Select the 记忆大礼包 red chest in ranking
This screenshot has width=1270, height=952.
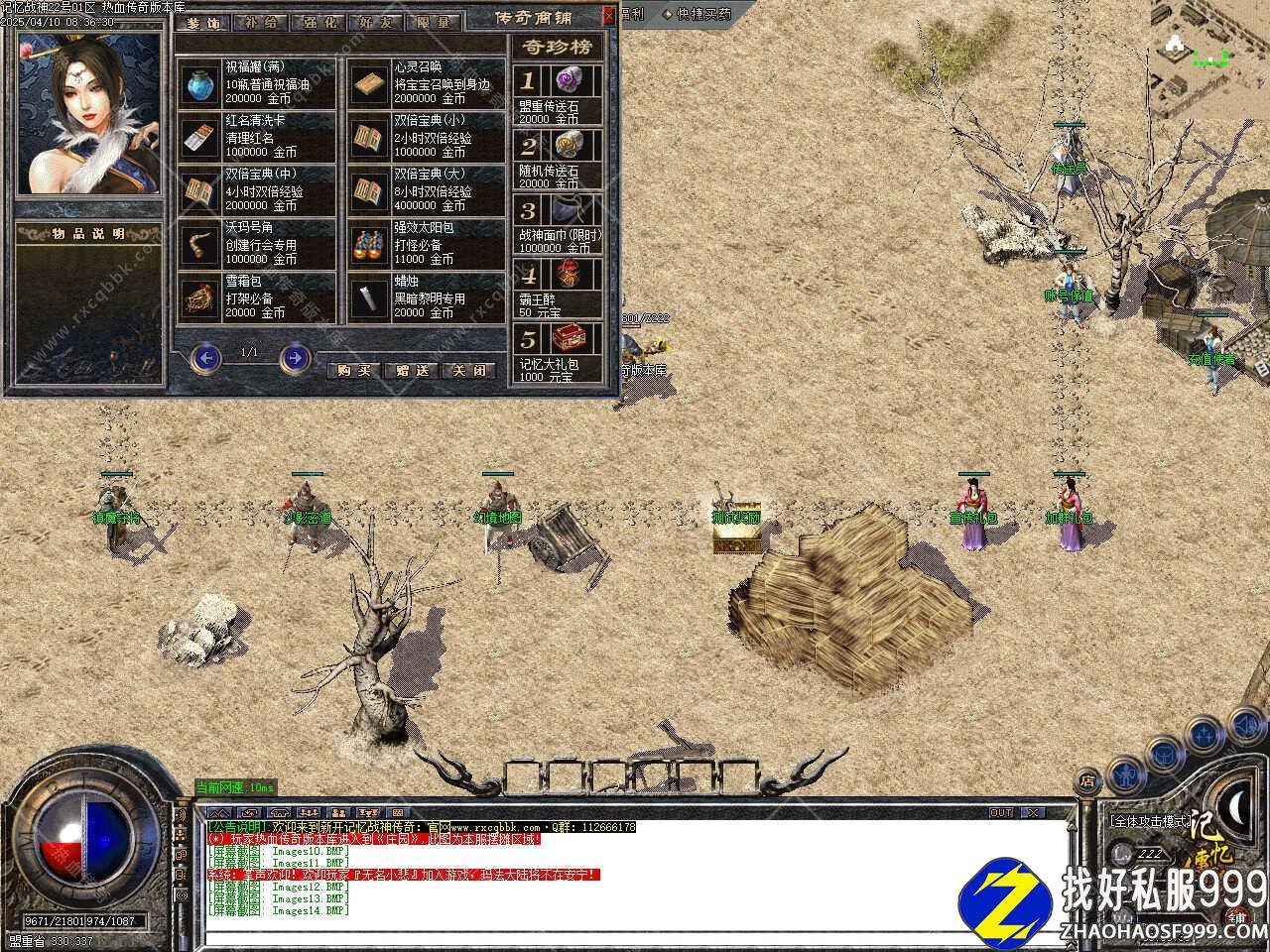click(x=576, y=339)
